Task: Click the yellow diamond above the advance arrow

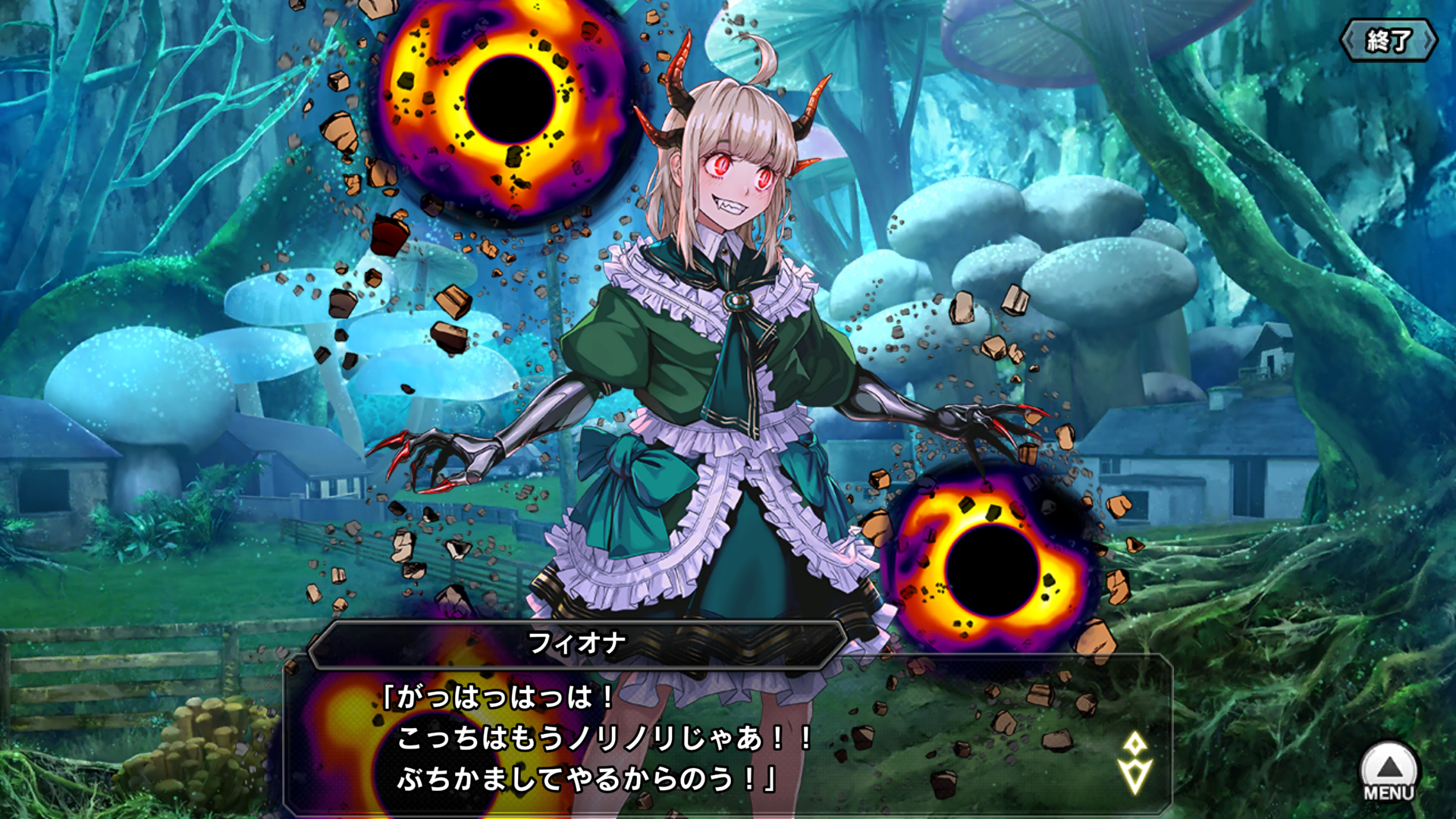Action: coord(1134,742)
